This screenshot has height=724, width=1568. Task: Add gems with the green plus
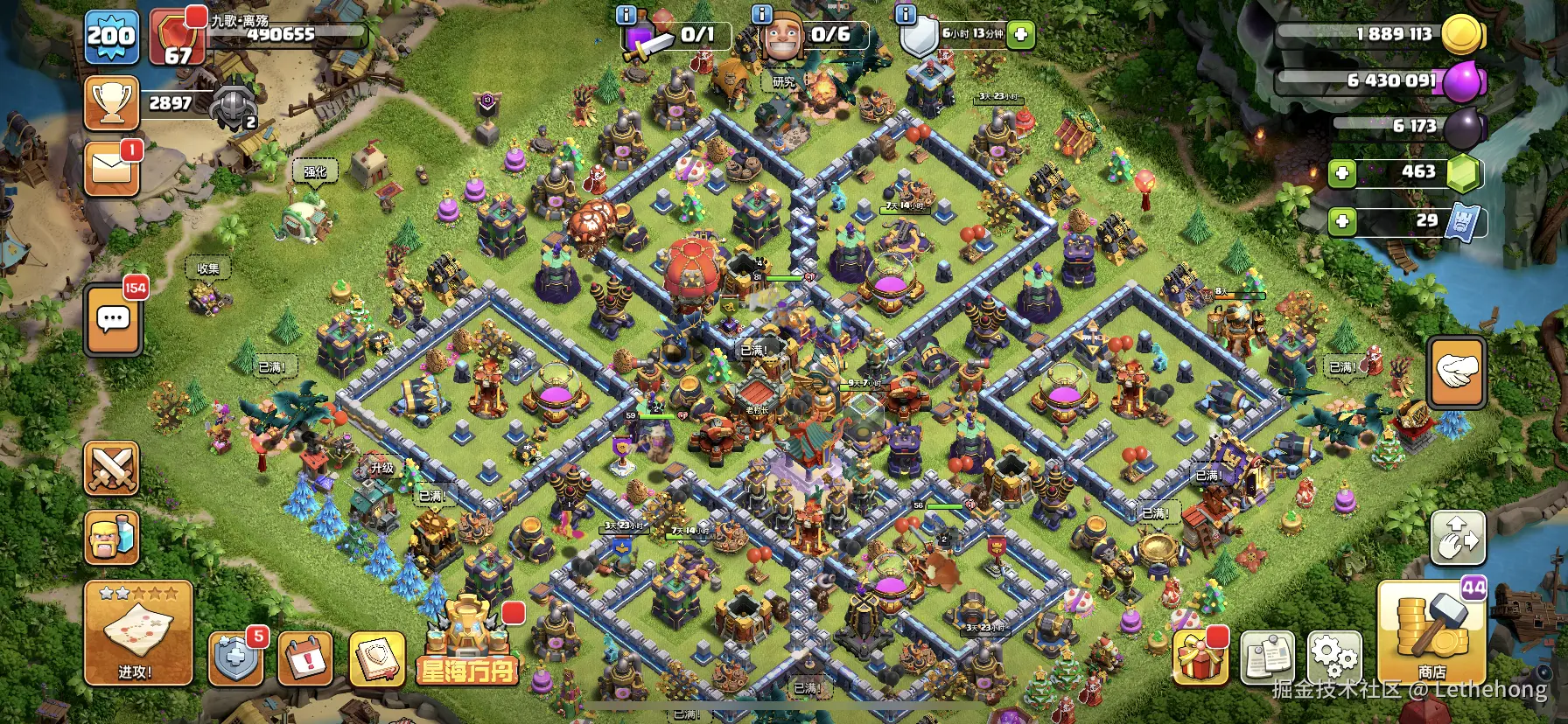[x=1342, y=173]
